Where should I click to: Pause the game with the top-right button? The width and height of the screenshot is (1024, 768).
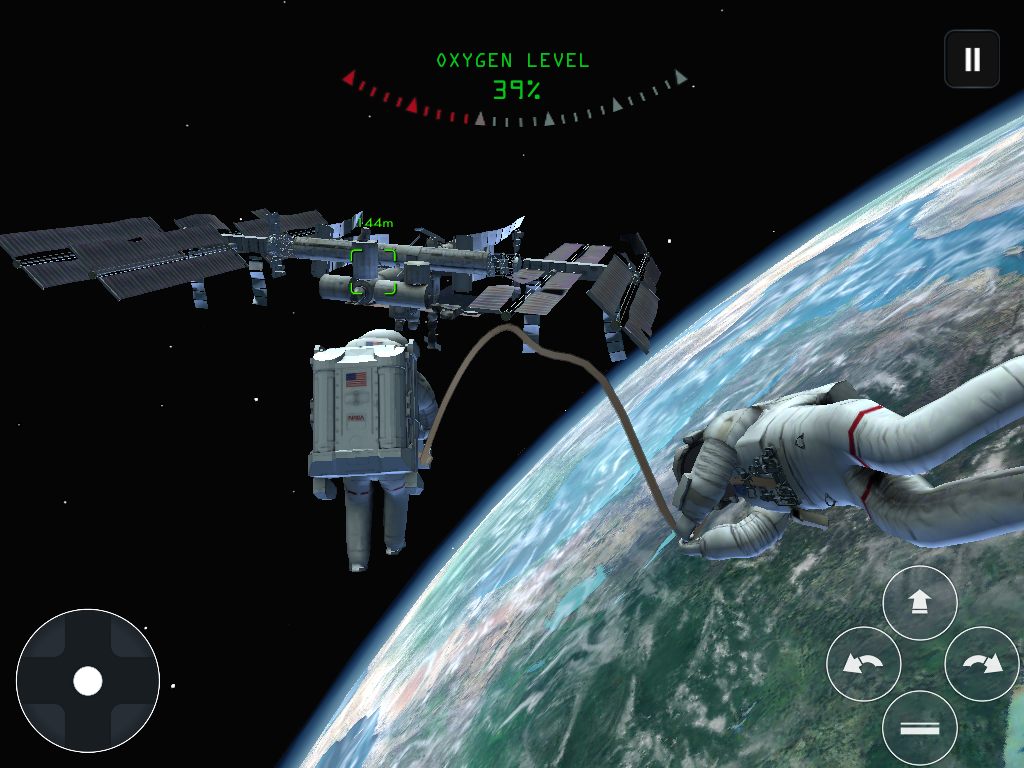click(x=972, y=59)
